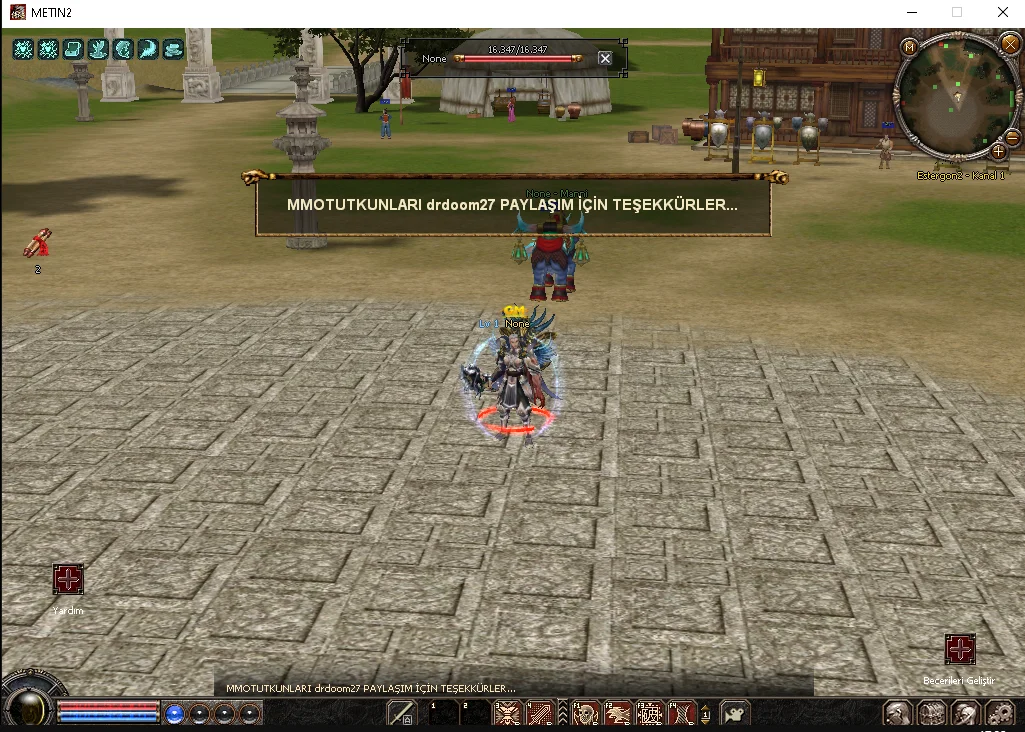
Task: Switch quickslot page with the number stepper
Action: 706,713
